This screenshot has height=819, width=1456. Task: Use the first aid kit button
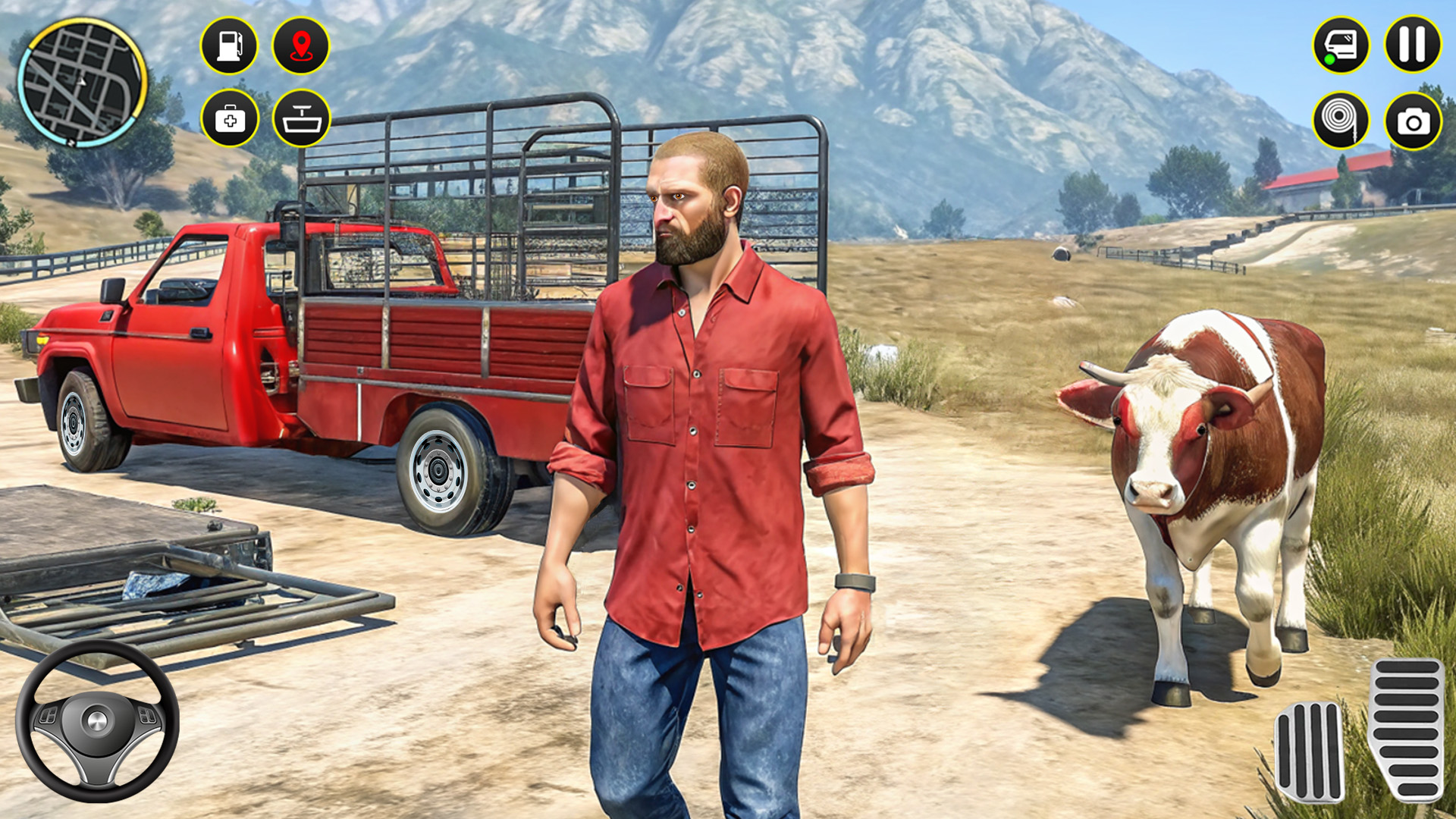(230, 118)
